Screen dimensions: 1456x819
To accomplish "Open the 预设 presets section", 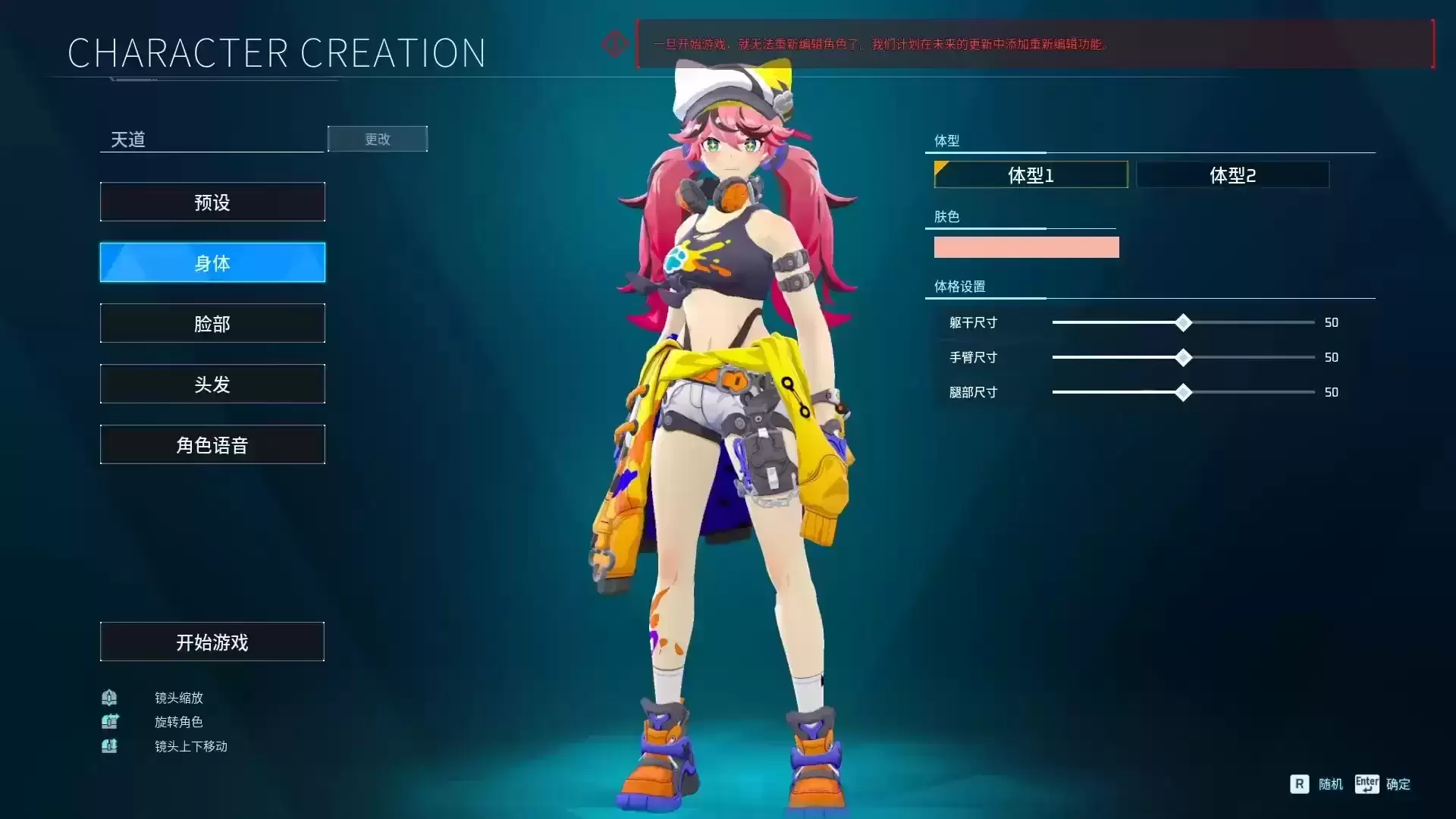I will [x=212, y=202].
